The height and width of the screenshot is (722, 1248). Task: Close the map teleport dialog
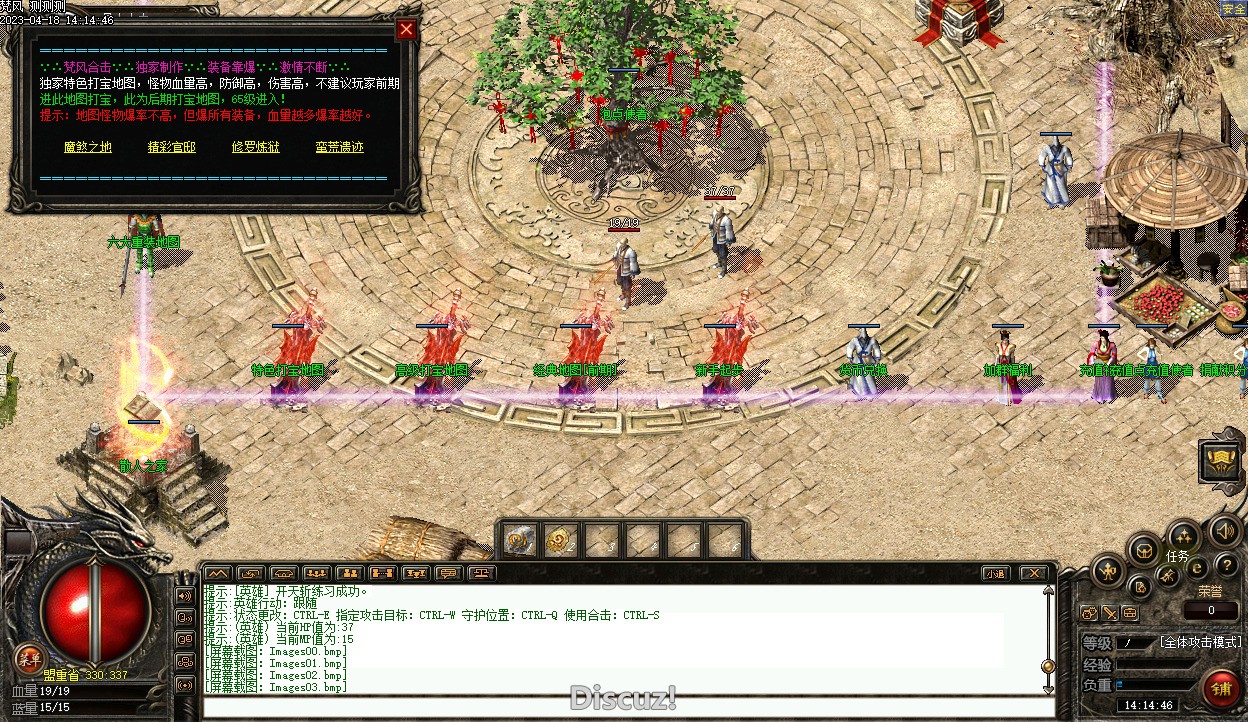[406, 29]
